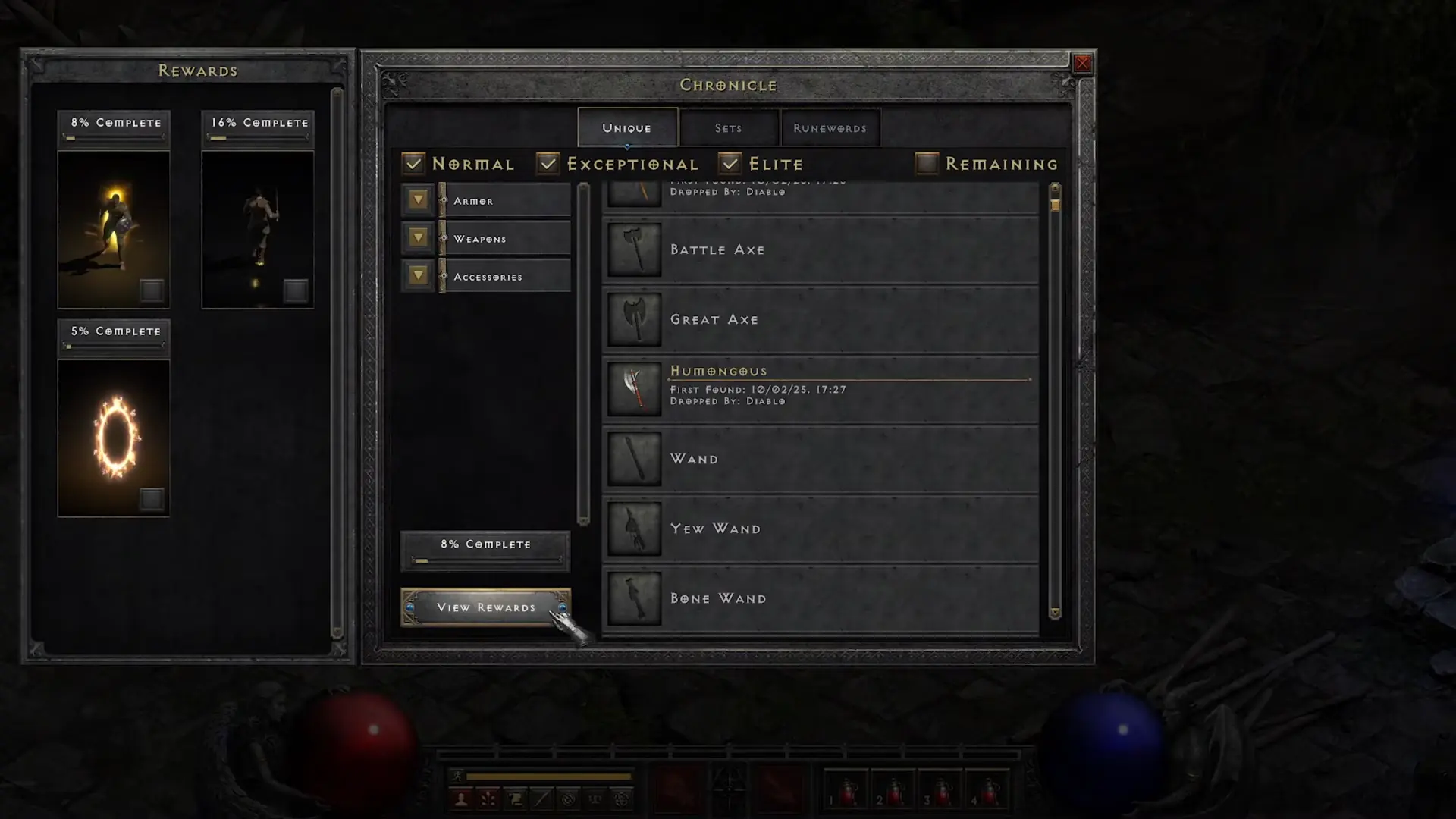Image resolution: width=1456 pixels, height=819 pixels.
Task: Uncheck the Normal filter
Action: (413, 162)
